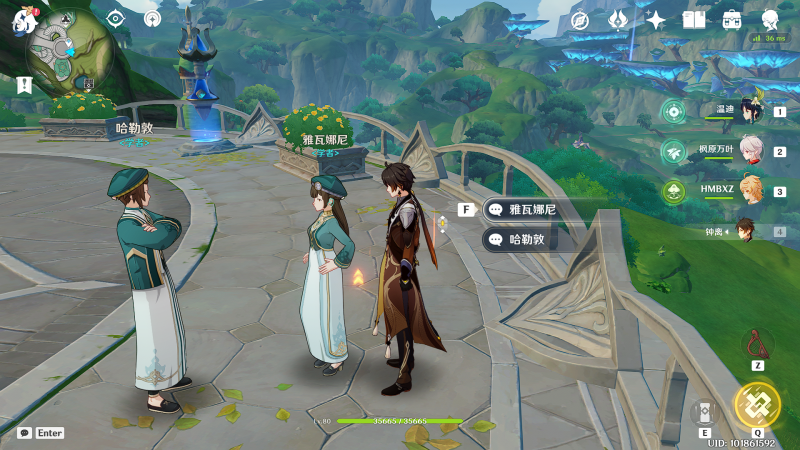The image size is (800, 450).
Task: Open the compass adventure icon
Action: pyautogui.click(x=579, y=19)
